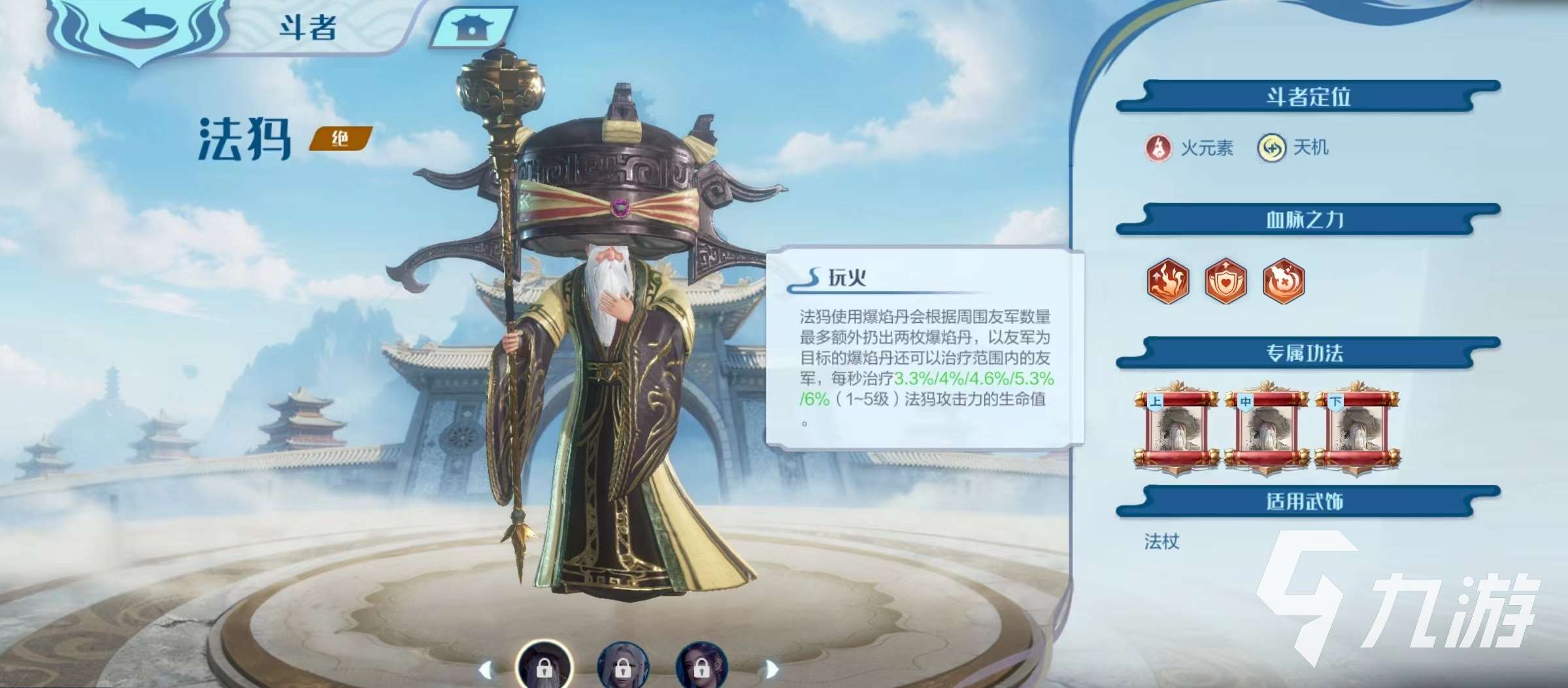The image size is (1568, 688).
Task: Click the back arrow emblem
Action: (141, 23)
